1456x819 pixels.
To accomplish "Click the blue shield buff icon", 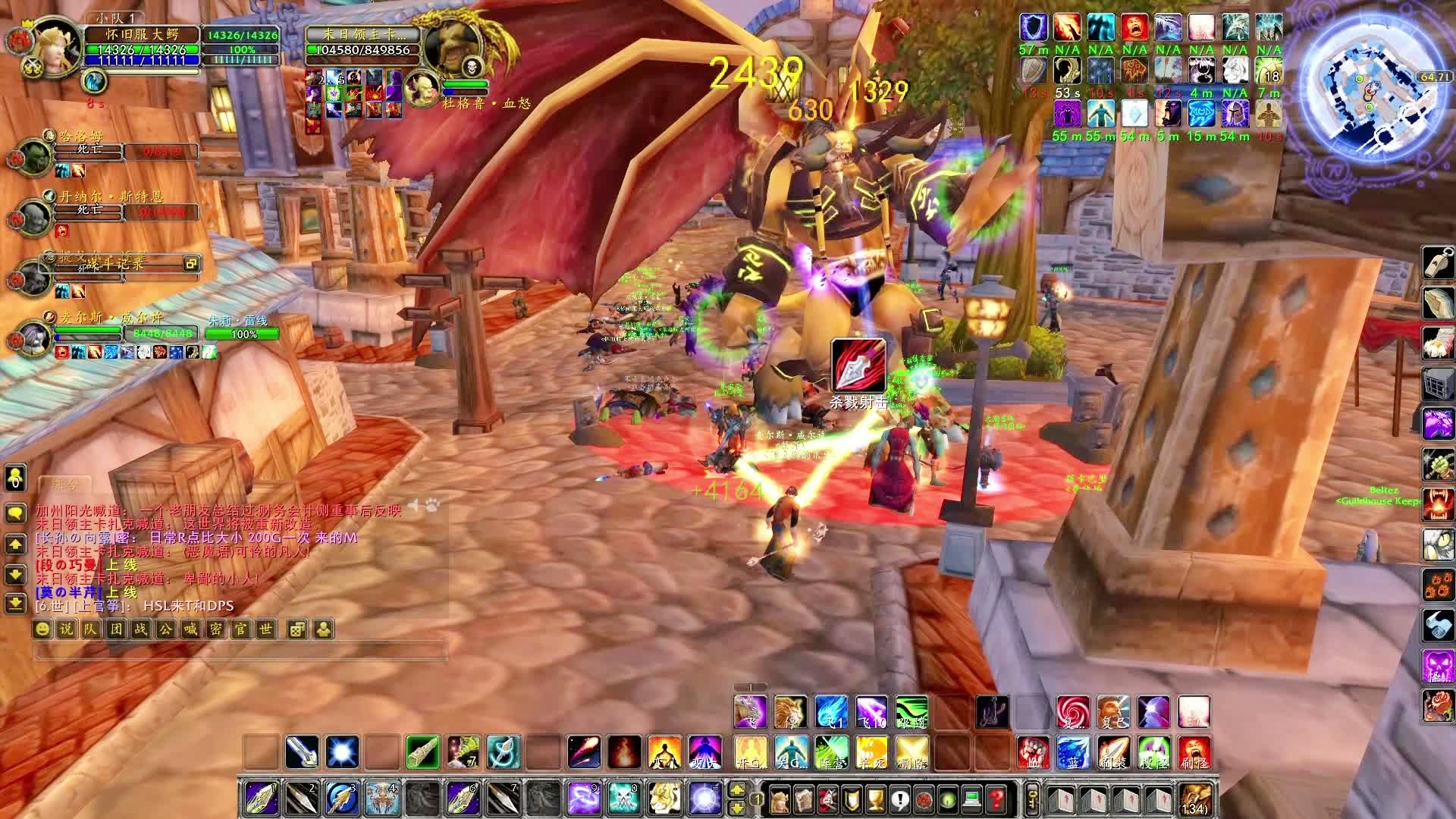I will click(1033, 27).
